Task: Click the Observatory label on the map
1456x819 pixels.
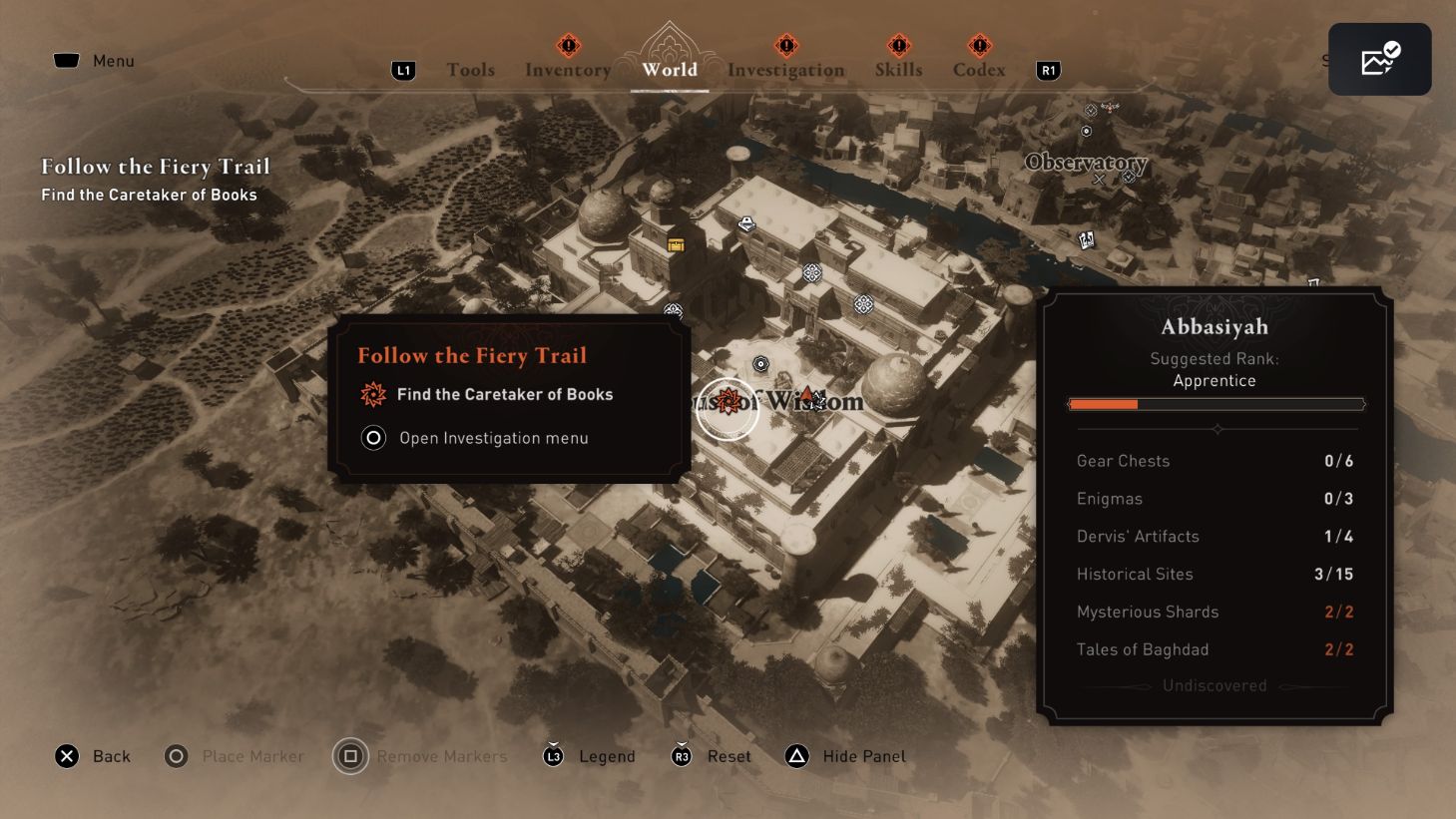Action: pyautogui.click(x=1086, y=163)
